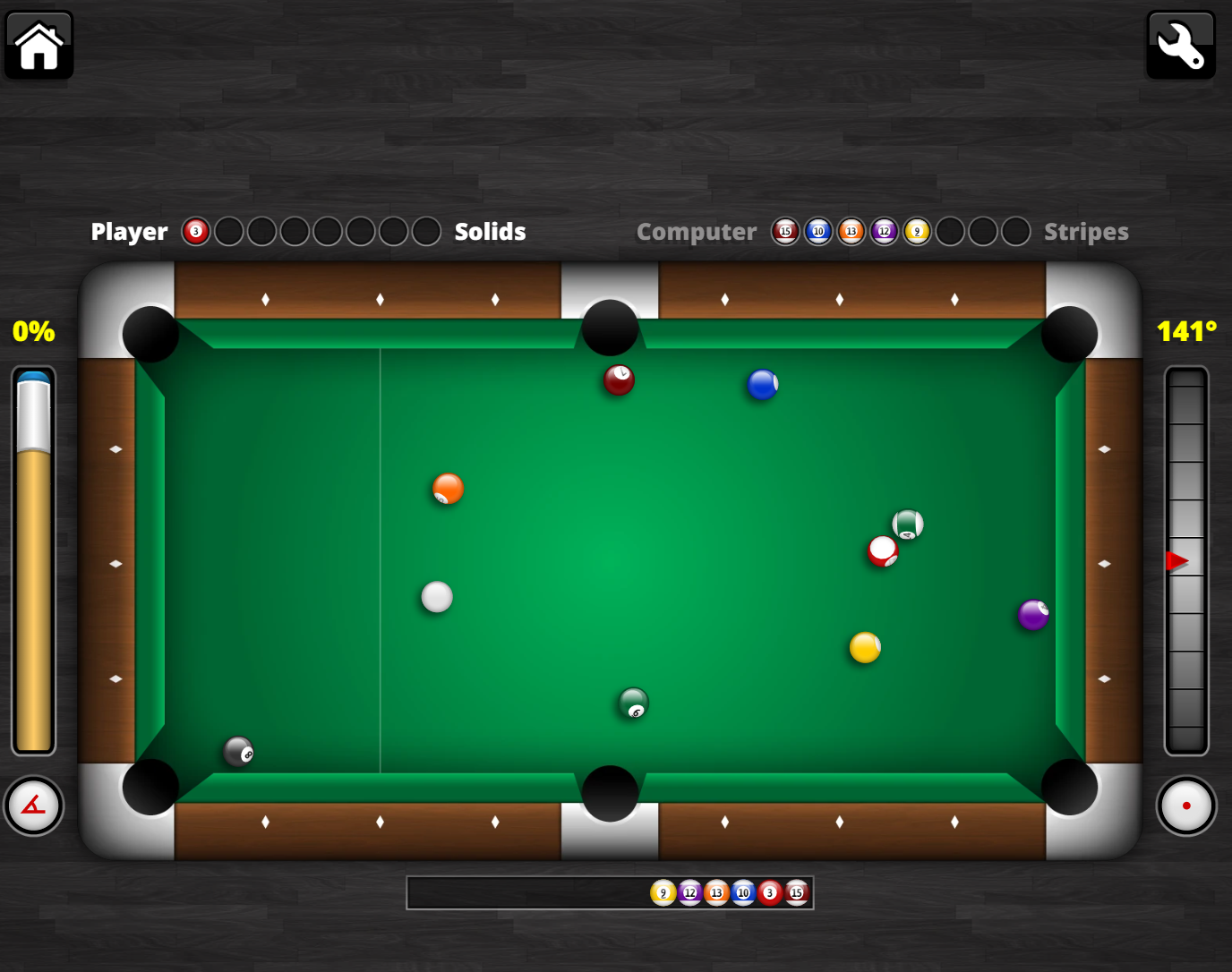Click the Player name label

[x=128, y=231]
